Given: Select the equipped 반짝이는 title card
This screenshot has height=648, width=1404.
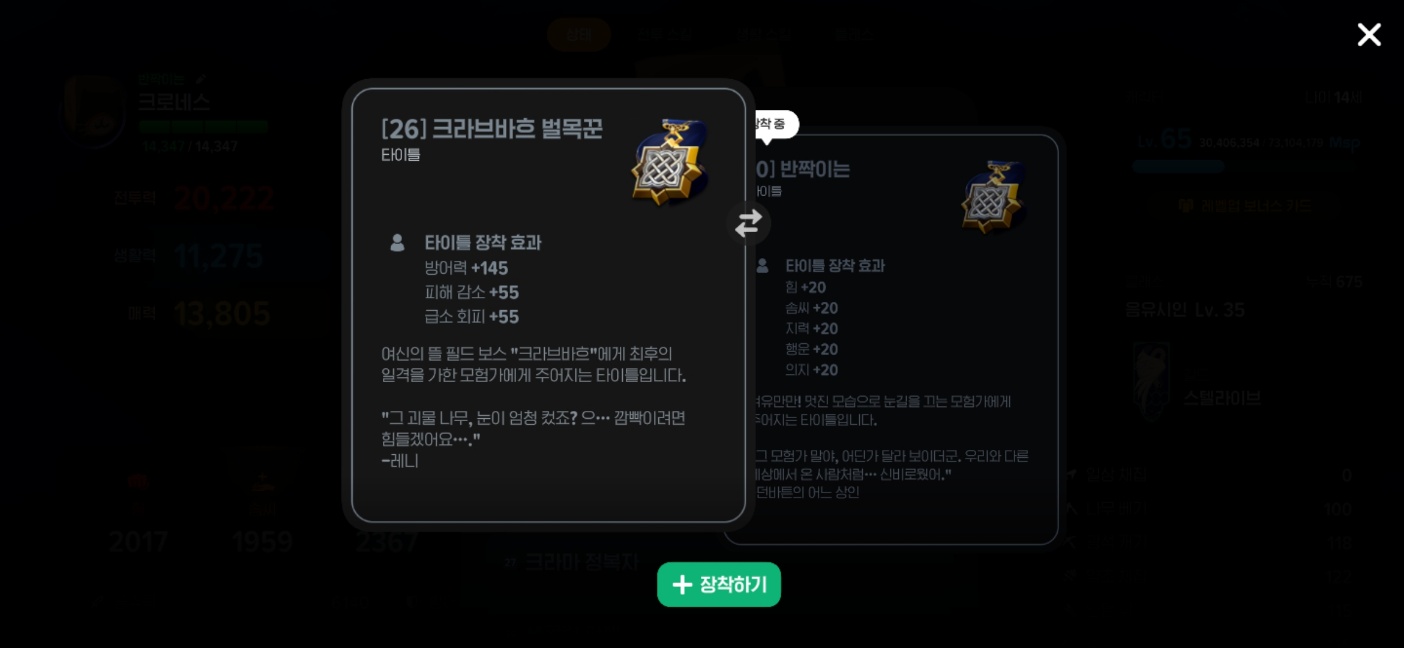Looking at the screenshot, I should tap(900, 340).
